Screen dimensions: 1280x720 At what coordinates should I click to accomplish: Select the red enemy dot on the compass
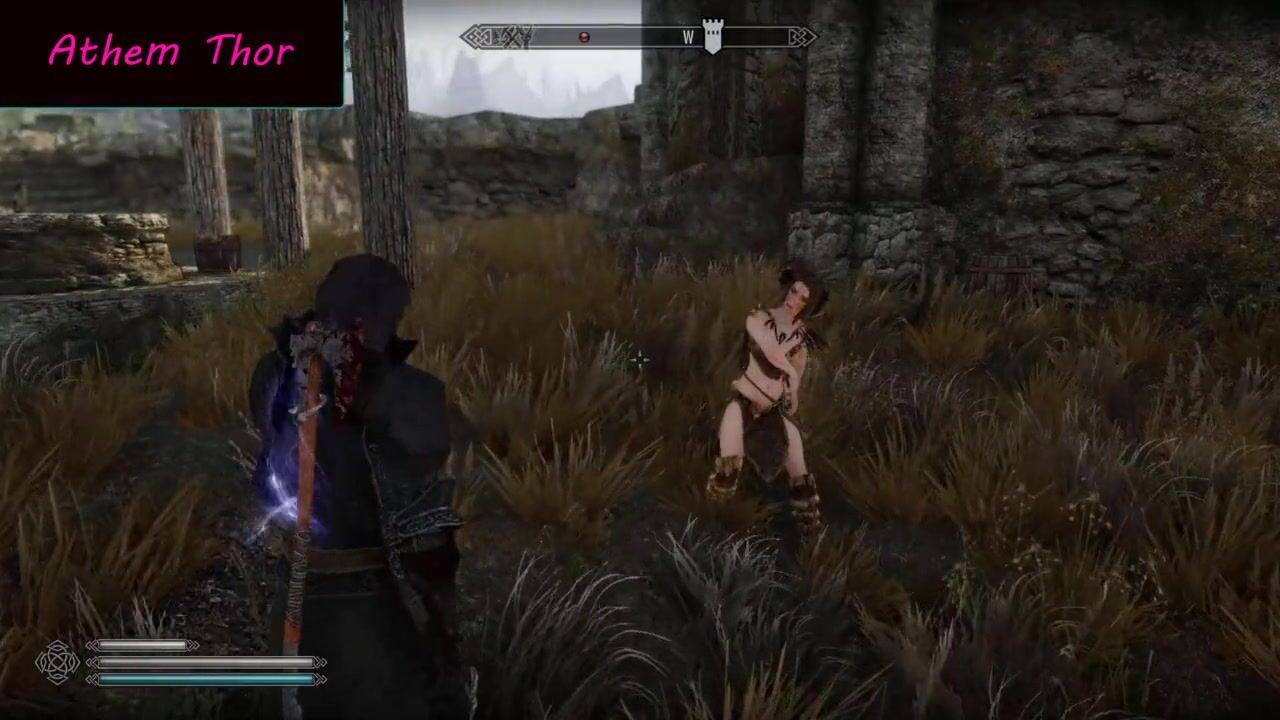coord(585,38)
